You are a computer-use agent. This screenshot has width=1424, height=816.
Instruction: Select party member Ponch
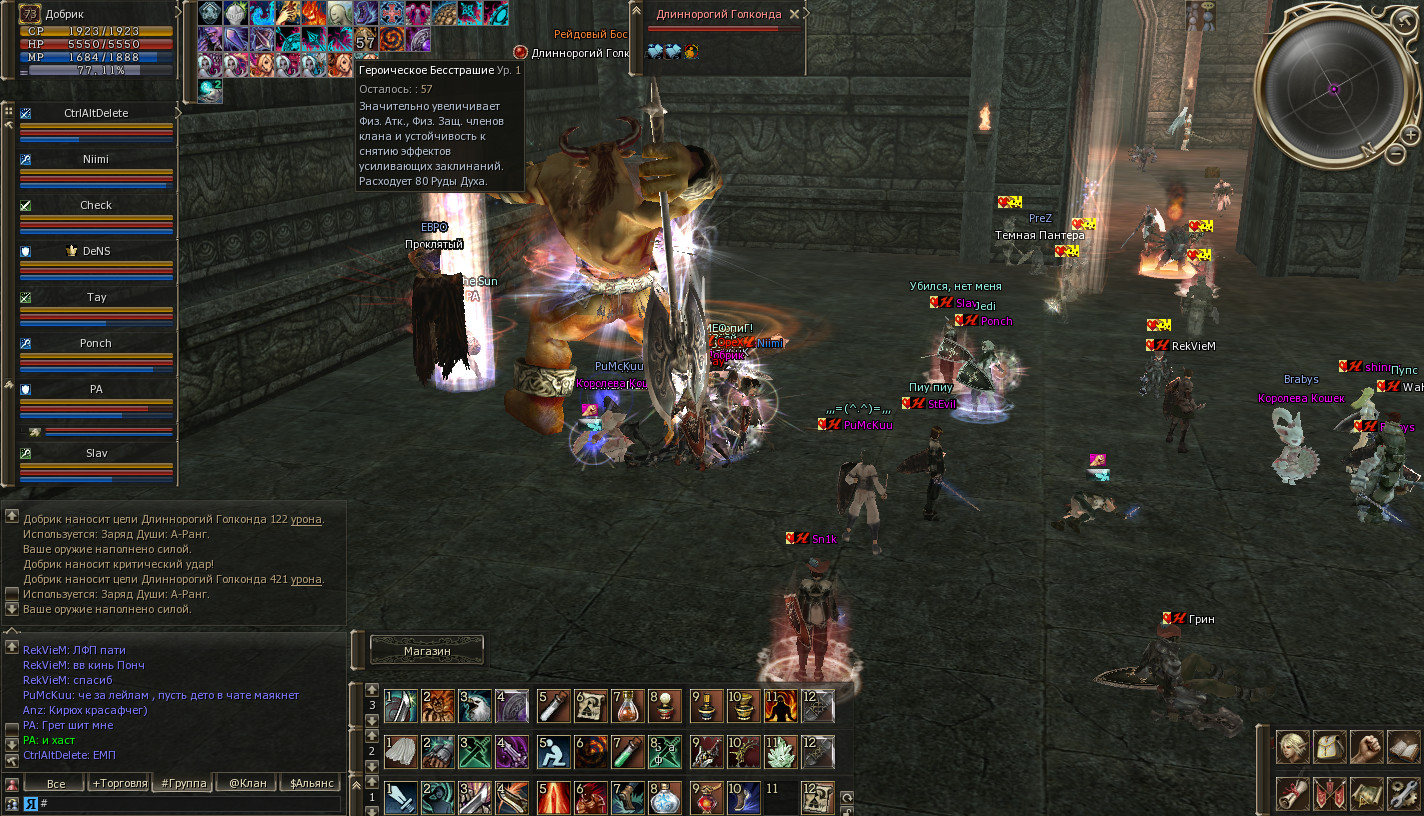pos(96,343)
